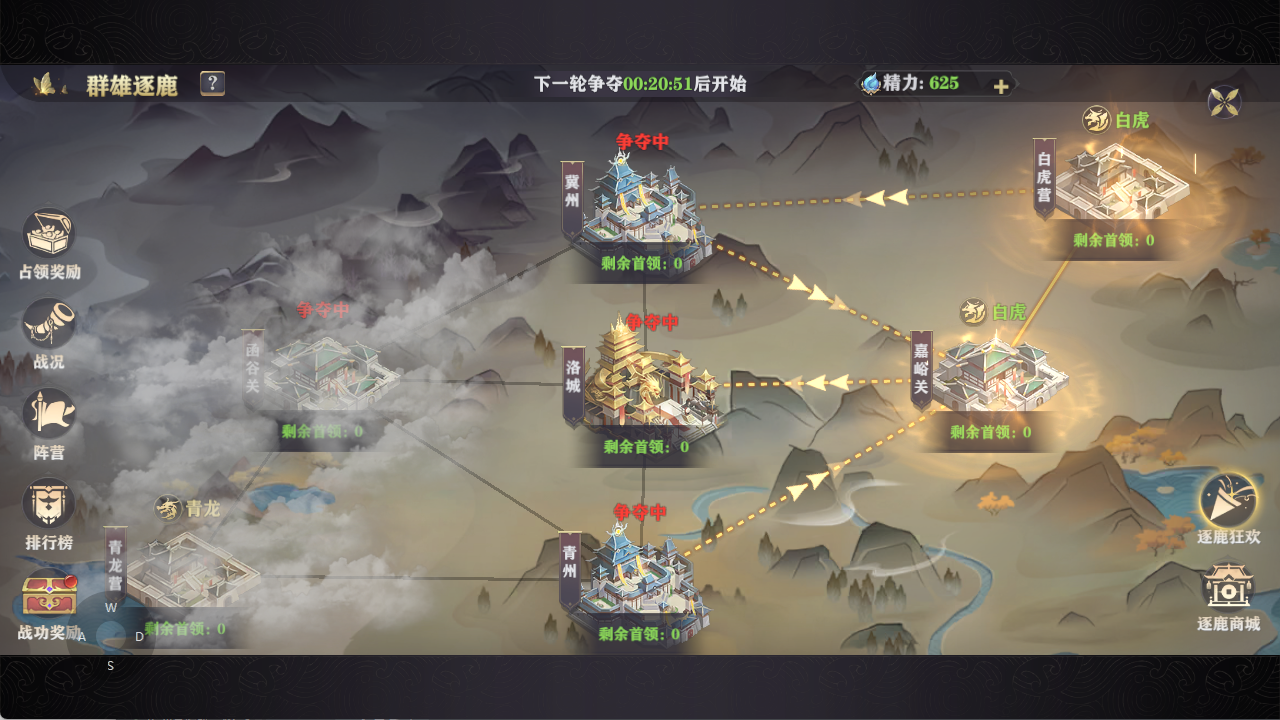Click the 争夺中 label above 洛城
This screenshot has height=720, width=1280.
[650, 322]
